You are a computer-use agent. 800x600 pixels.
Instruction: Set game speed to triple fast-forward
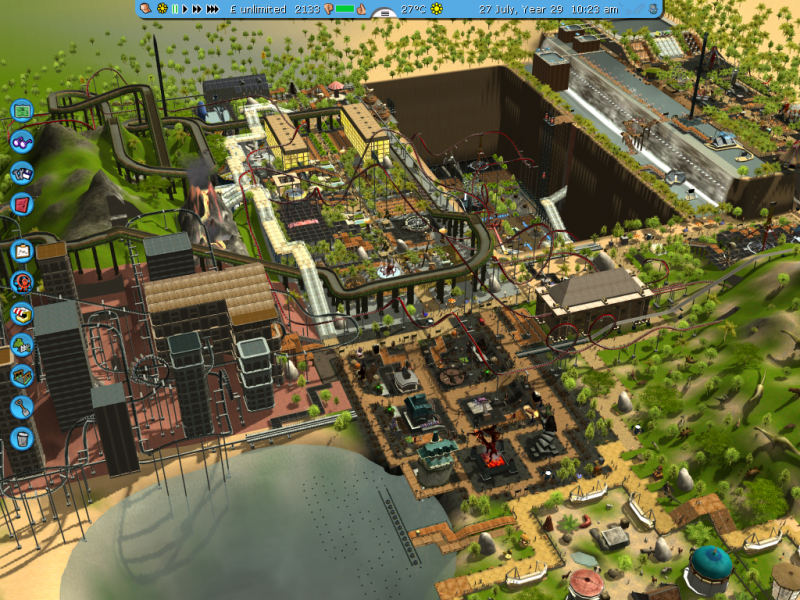[213, 9]
